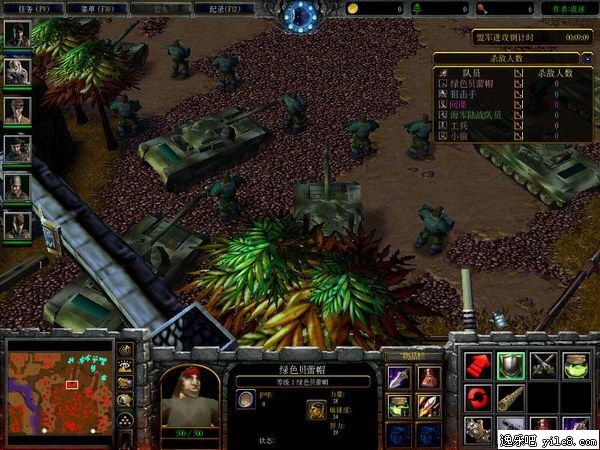Use the red potion inventory item
The width and height of the screenshot is (600, 450).
pos(428,377)
